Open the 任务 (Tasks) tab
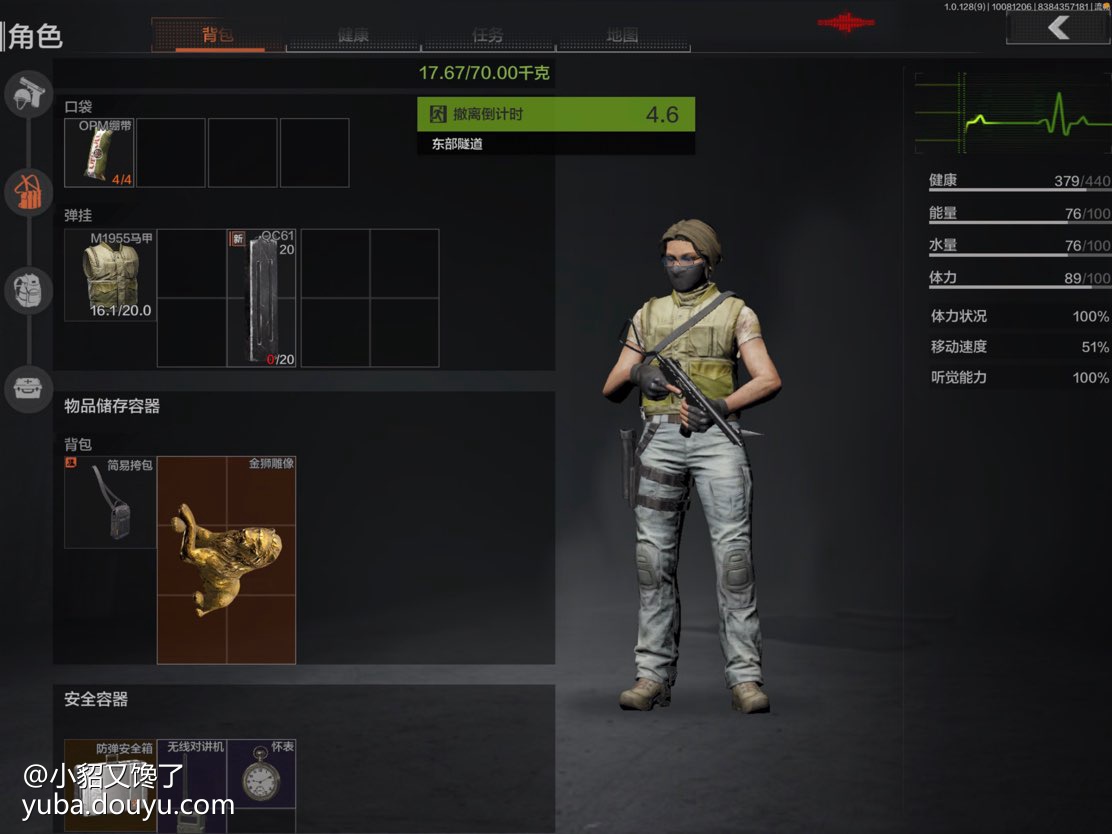The height and width of the screenshot is (834, 1112). [488, 35]
